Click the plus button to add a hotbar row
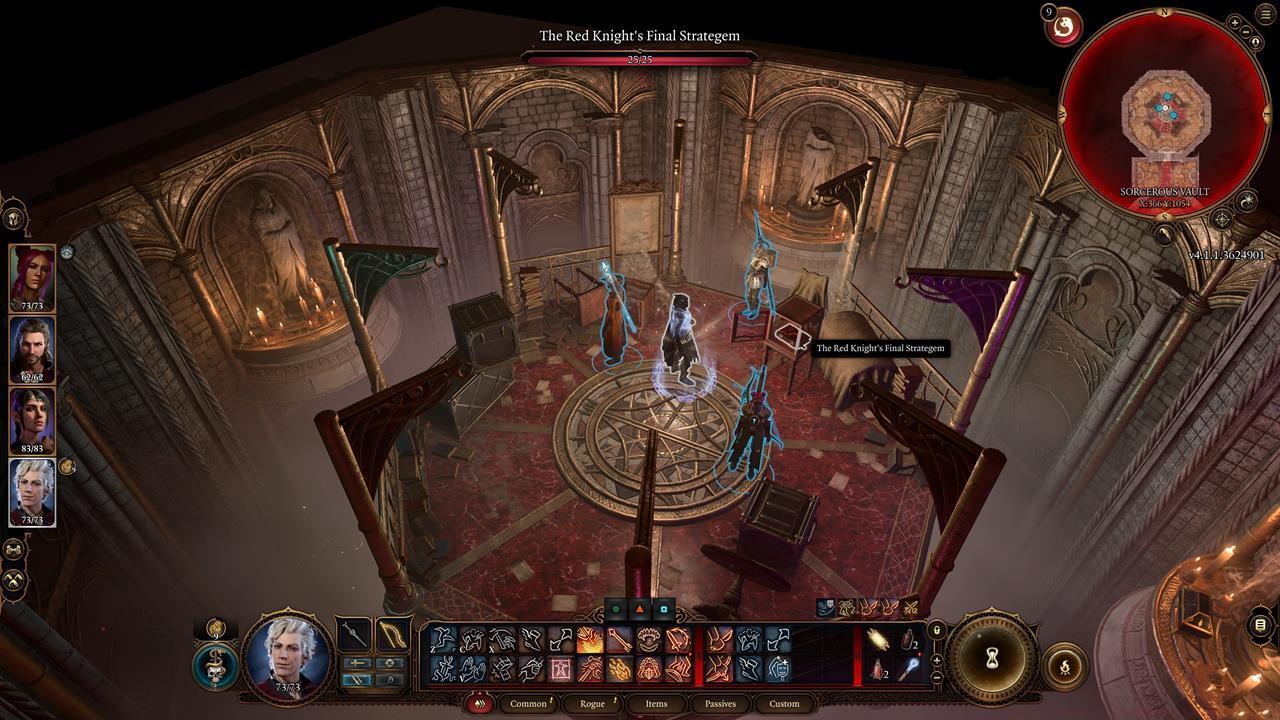Image resolution: width=1280 pixels, height=720 pixels. (936, 660)
